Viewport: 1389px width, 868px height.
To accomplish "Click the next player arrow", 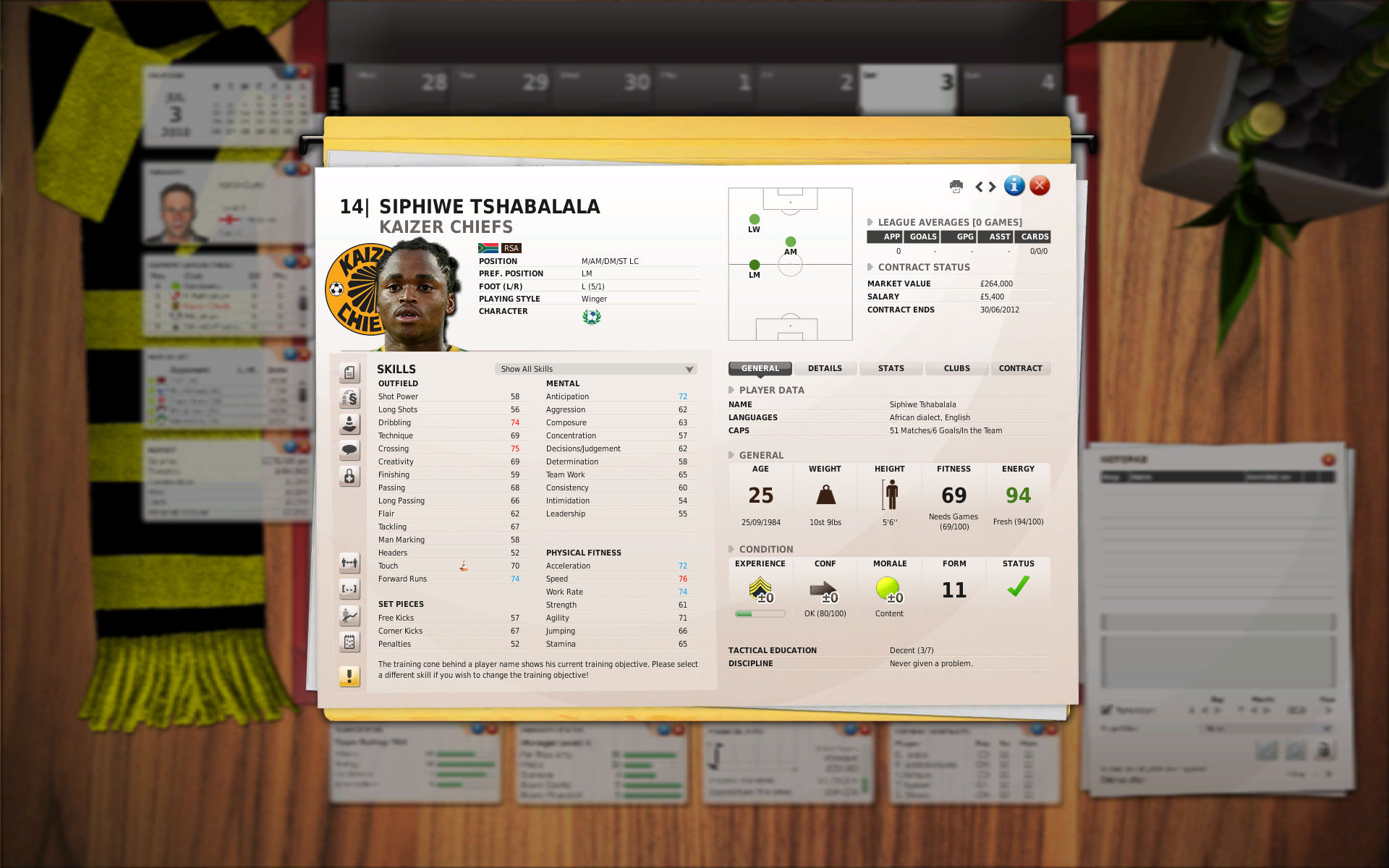I will click(992, 187).
